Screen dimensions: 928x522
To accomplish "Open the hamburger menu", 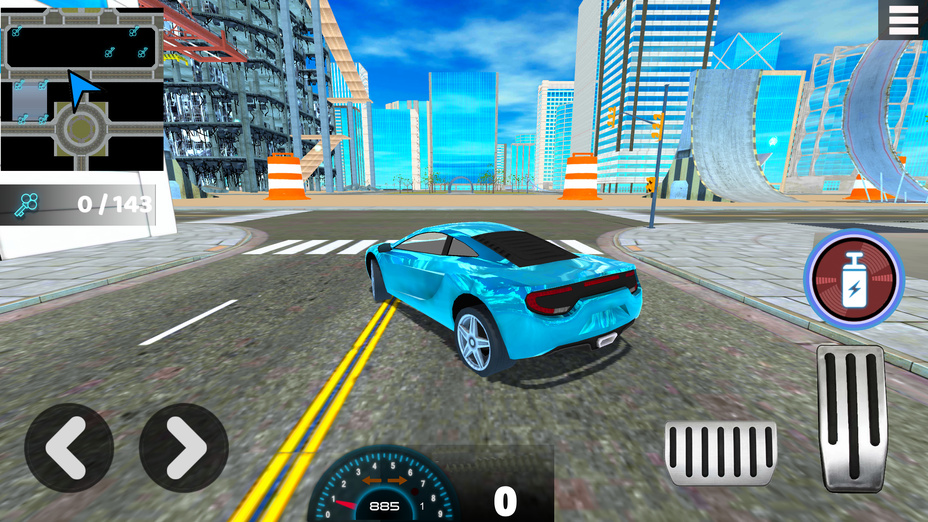I will click(903, 20).
